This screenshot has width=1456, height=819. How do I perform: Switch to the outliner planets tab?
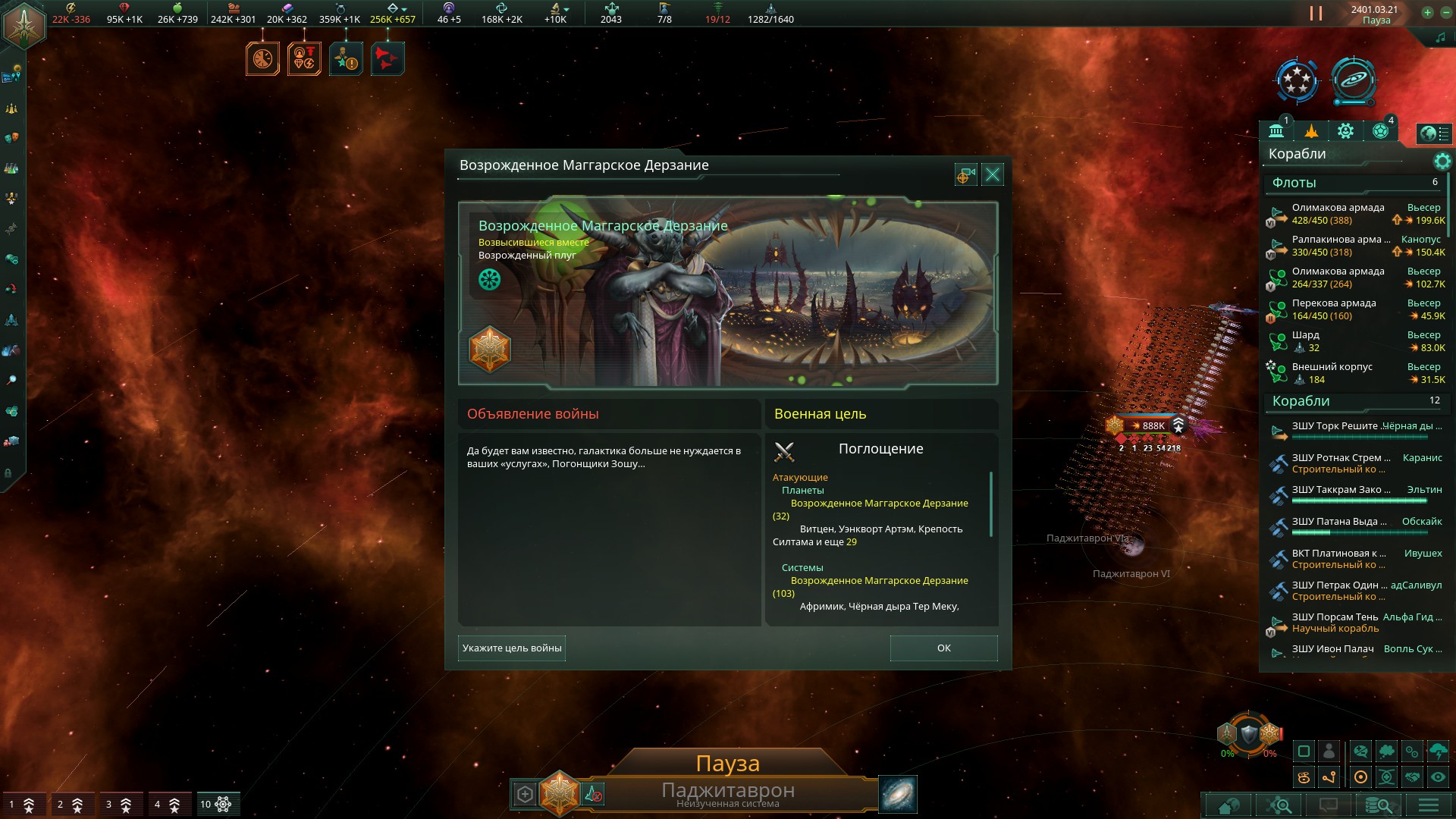(x=1380, y=131)
